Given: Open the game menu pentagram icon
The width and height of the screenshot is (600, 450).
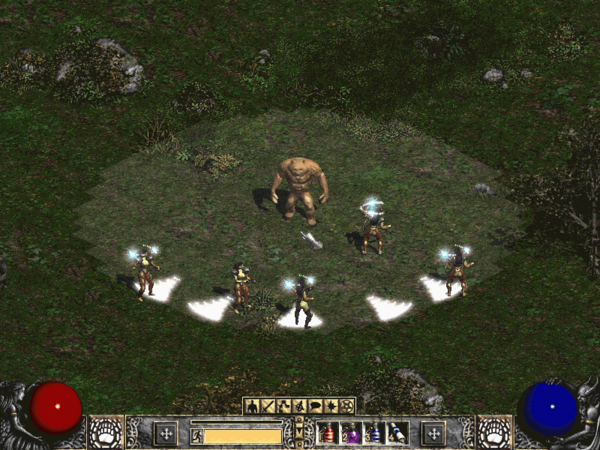Looking at the screenshot, I should point(348,406).
